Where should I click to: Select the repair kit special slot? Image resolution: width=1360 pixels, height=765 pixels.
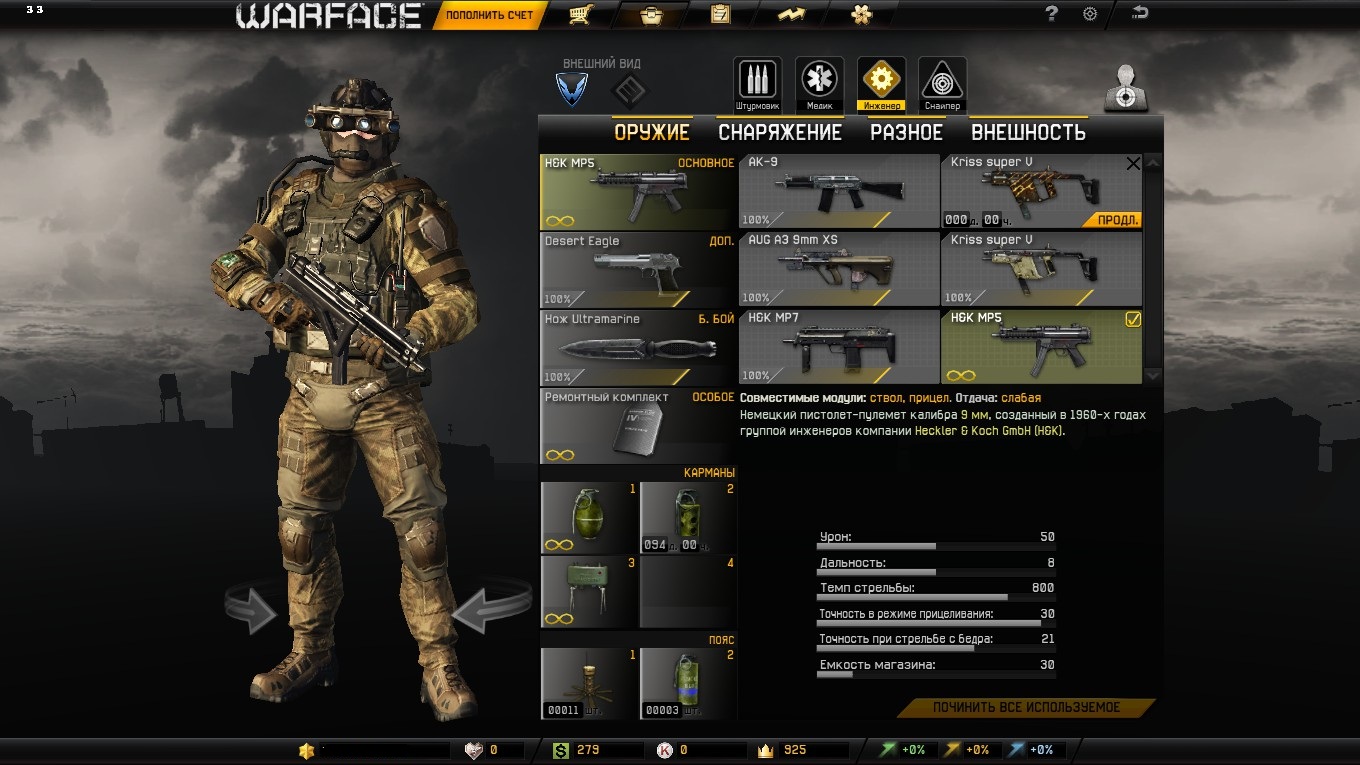(x=638, y=425)
